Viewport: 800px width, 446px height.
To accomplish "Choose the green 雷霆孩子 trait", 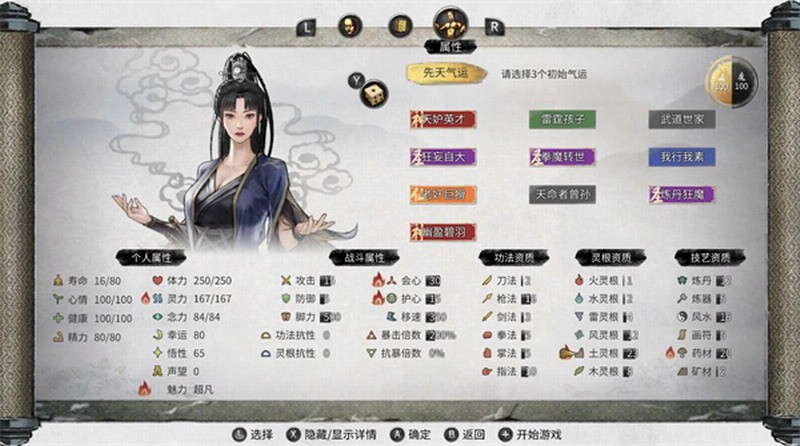I will coord(562,119).
